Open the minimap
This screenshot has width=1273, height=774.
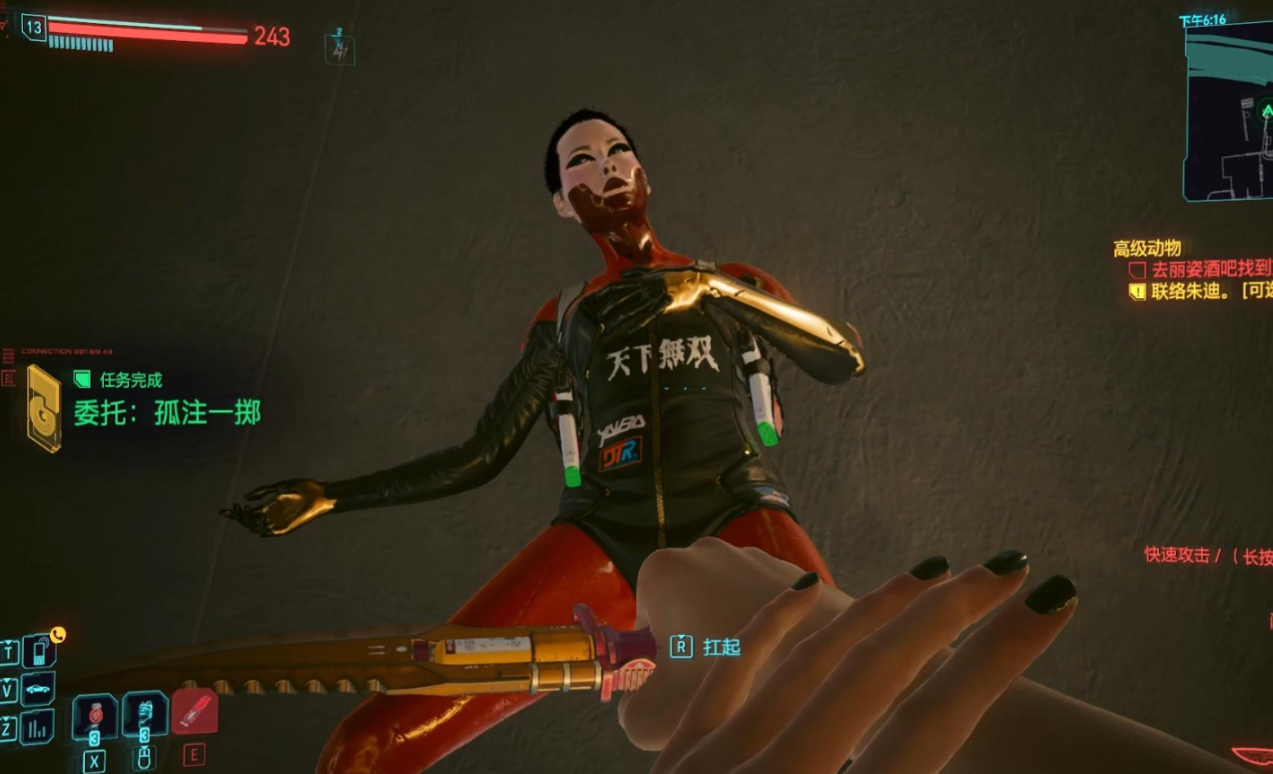click(x=1229, y=110)
